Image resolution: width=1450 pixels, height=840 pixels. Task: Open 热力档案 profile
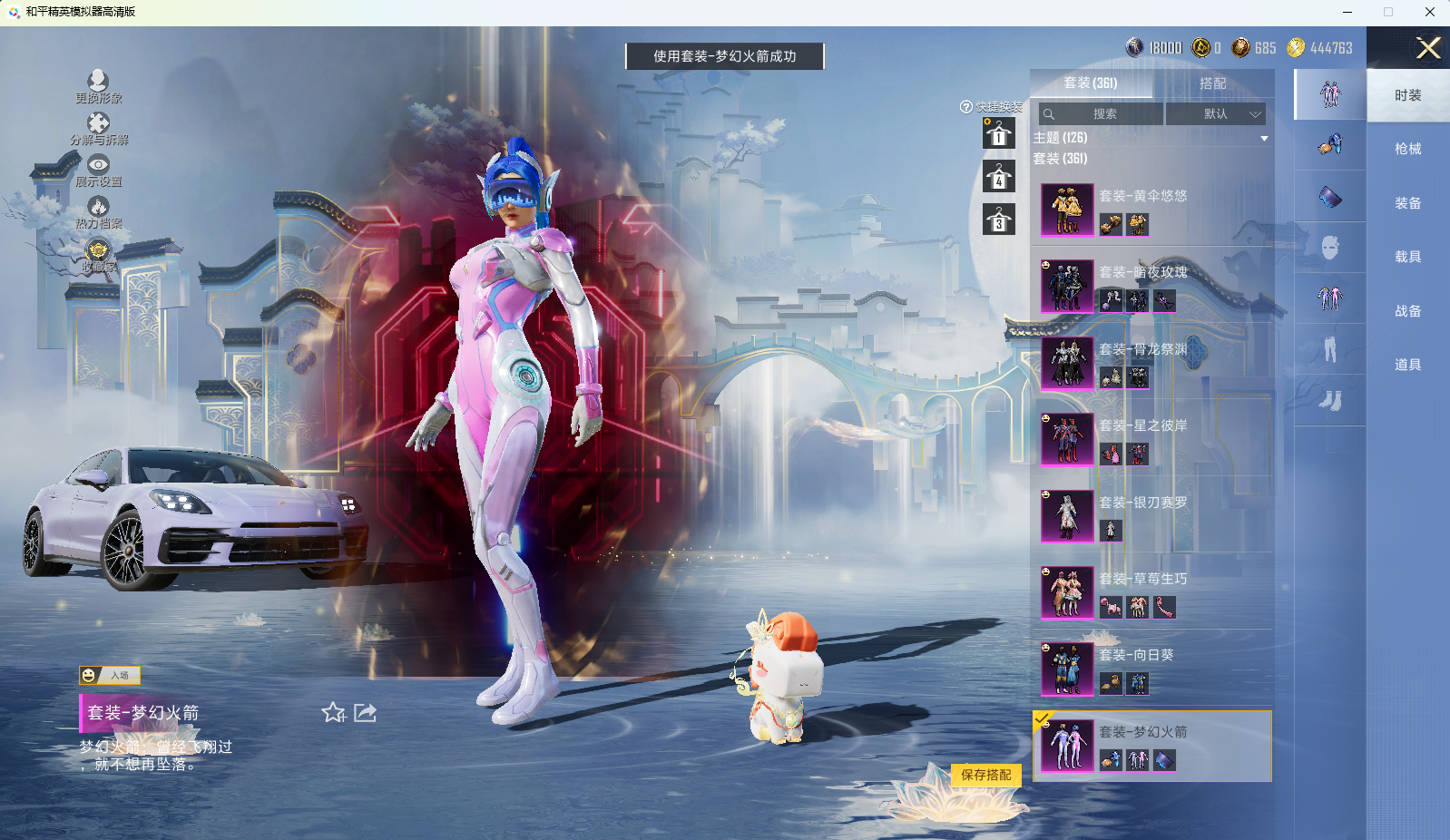pyautogui.click(x=98, y=212)
